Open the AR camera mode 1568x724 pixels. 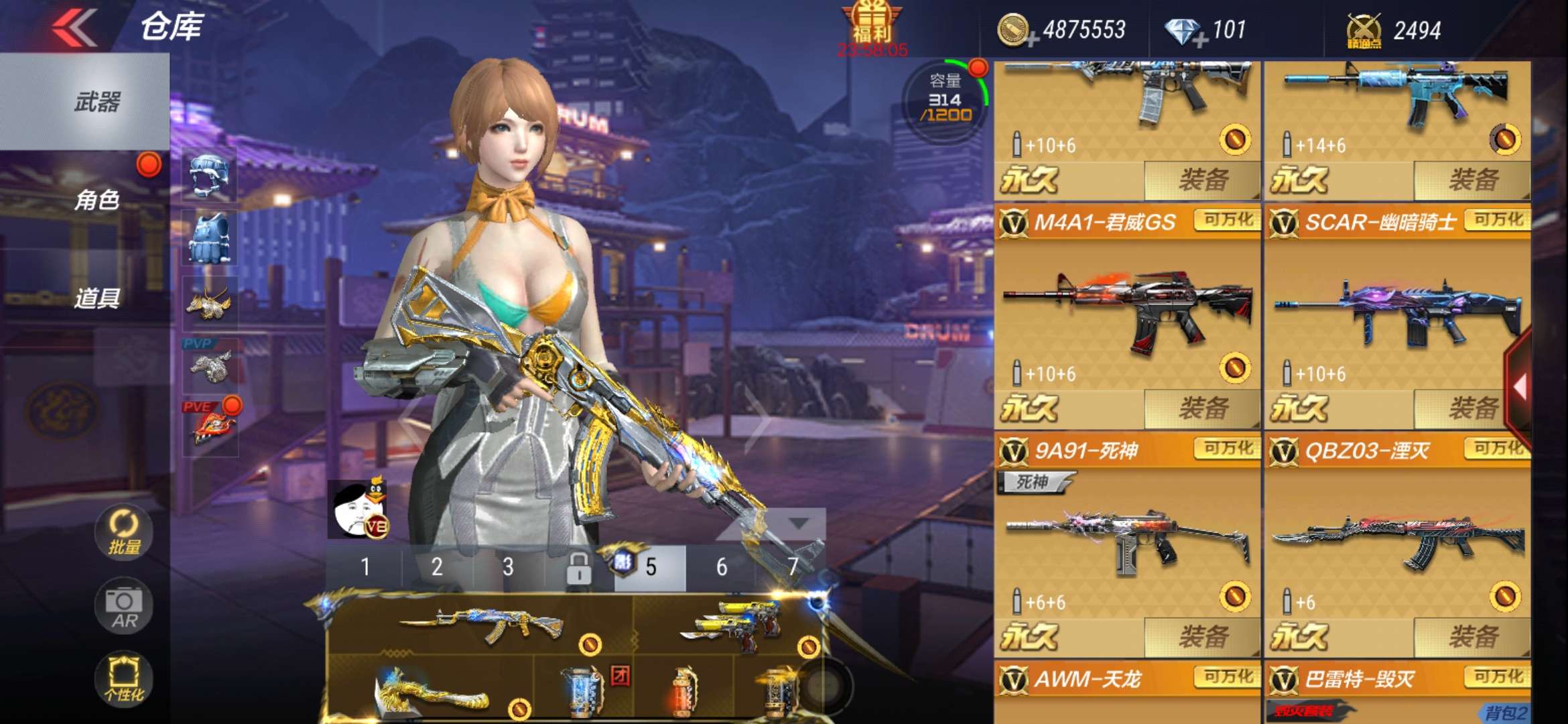point(124,607)
